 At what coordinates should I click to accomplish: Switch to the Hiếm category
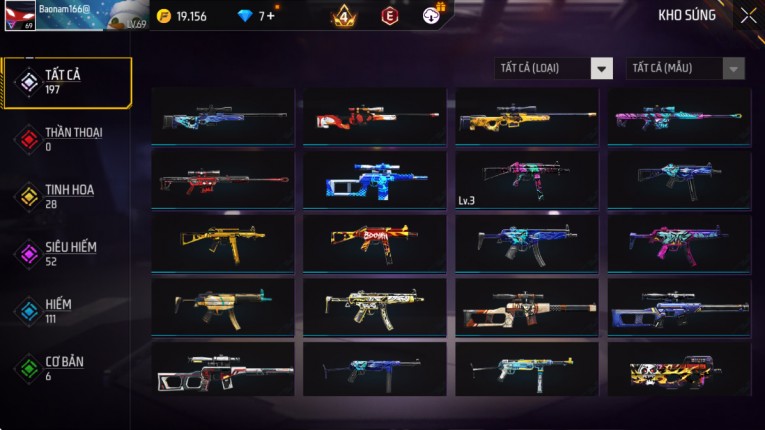click(67, 311)
